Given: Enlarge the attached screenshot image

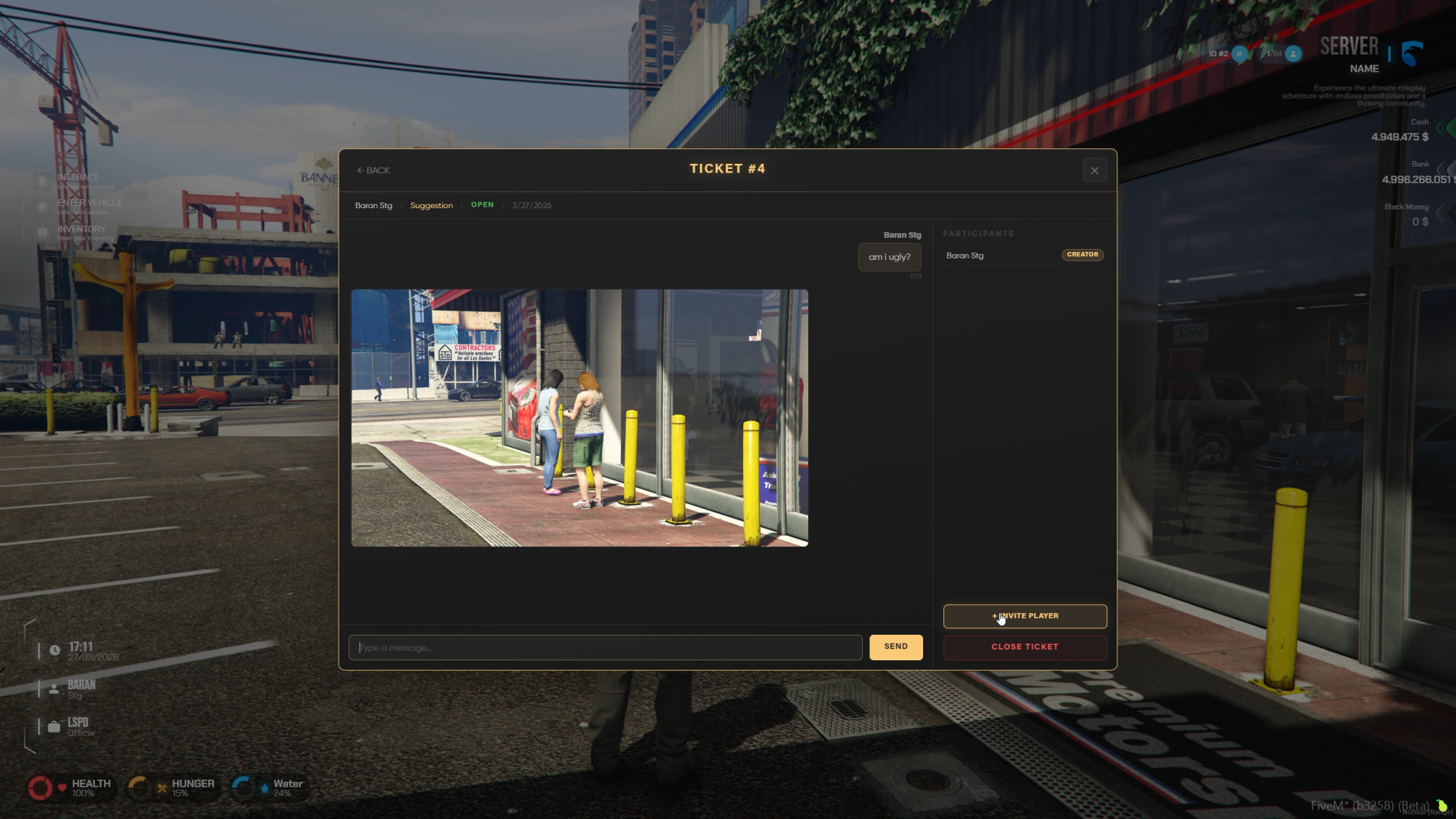Looking at the screenshot, I should [x=579, y=418].
